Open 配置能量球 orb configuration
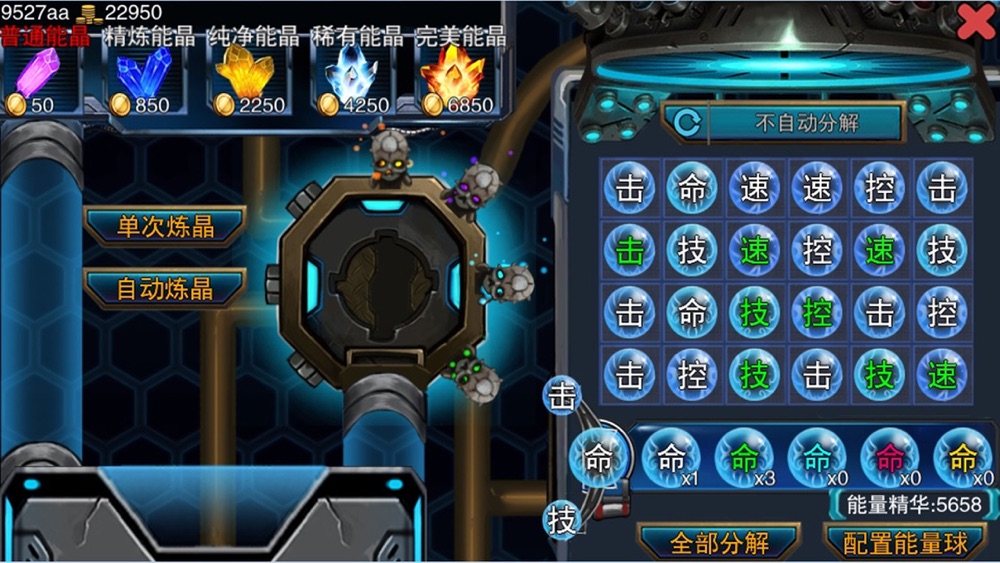The height and width of the screenshot is (563, 1000). tap(906, 543)
